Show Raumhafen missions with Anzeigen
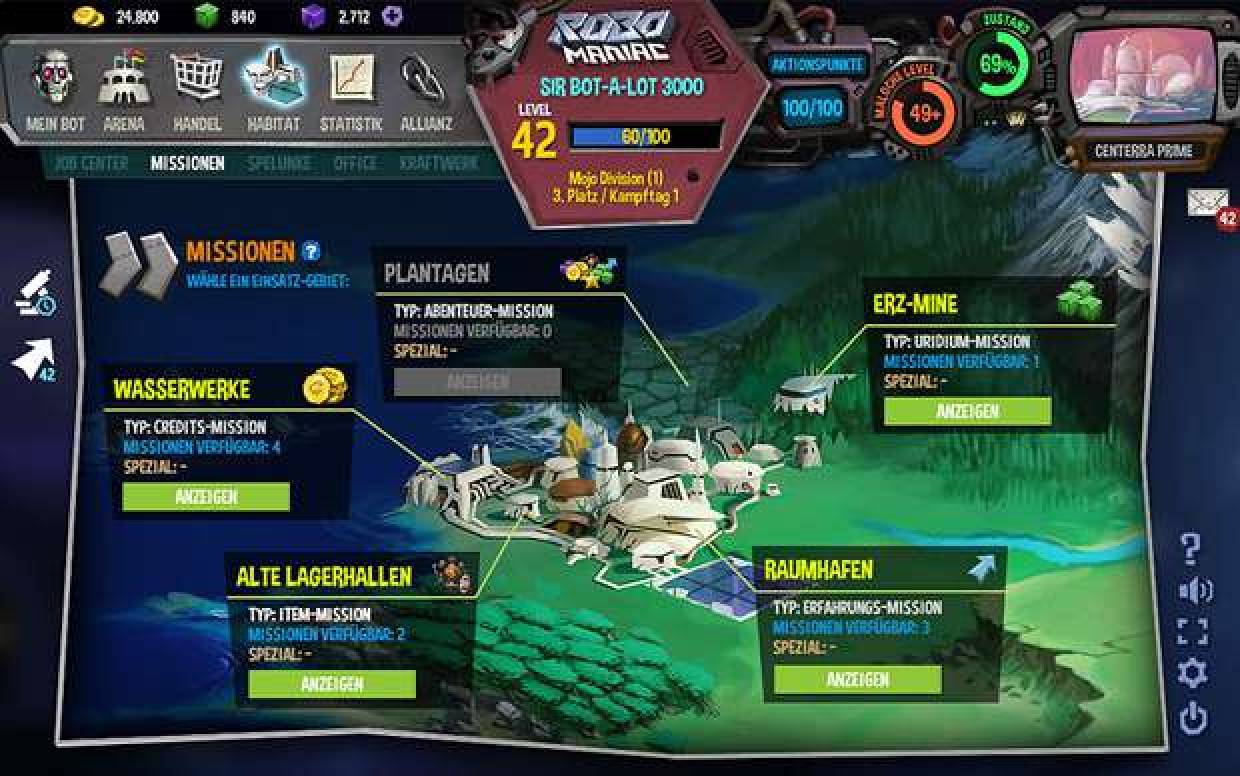1240x776 pixels. [x=857, y=680]
